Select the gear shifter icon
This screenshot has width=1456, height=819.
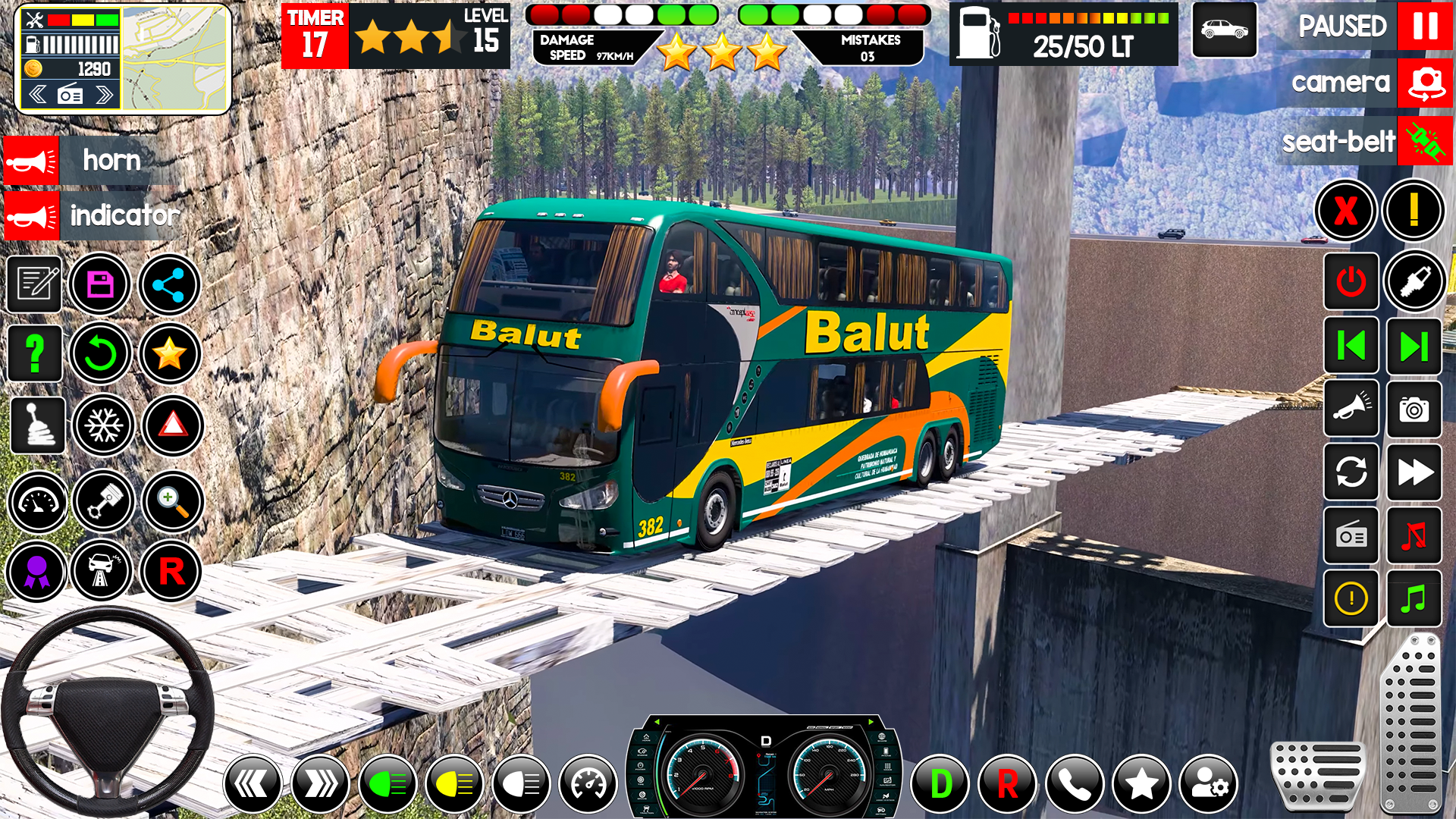(x=38, y=425)
